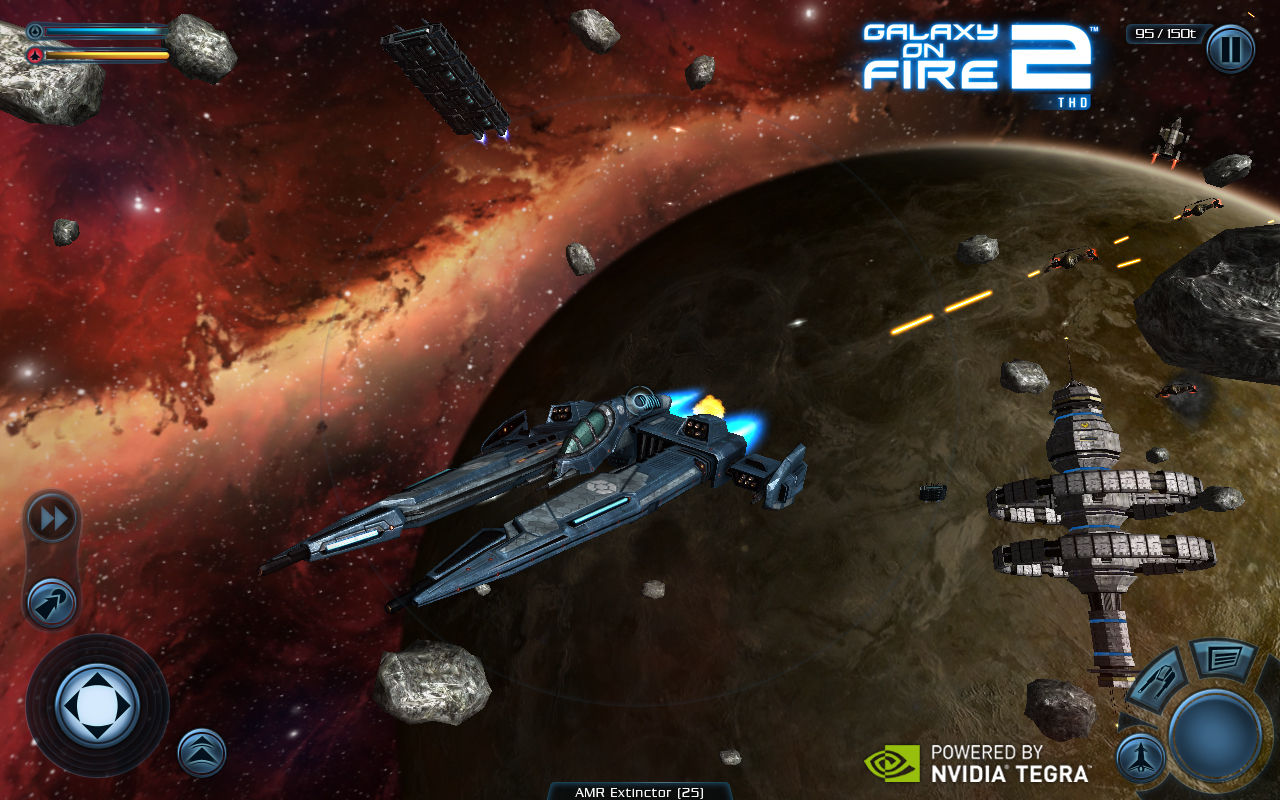Open the lined list menu button

click(1223, 659)
